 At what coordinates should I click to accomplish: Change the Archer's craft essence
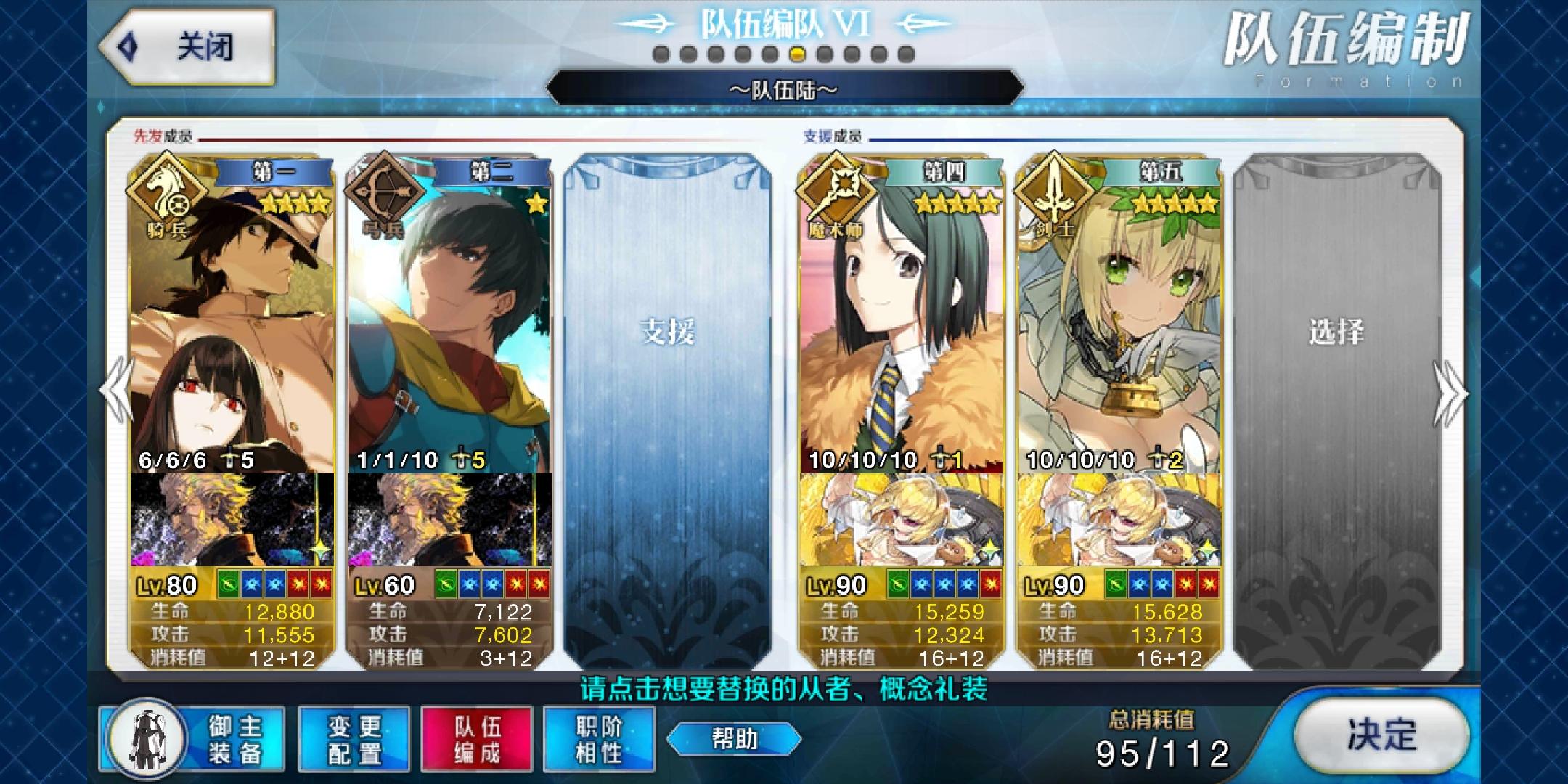click(450, 520)
